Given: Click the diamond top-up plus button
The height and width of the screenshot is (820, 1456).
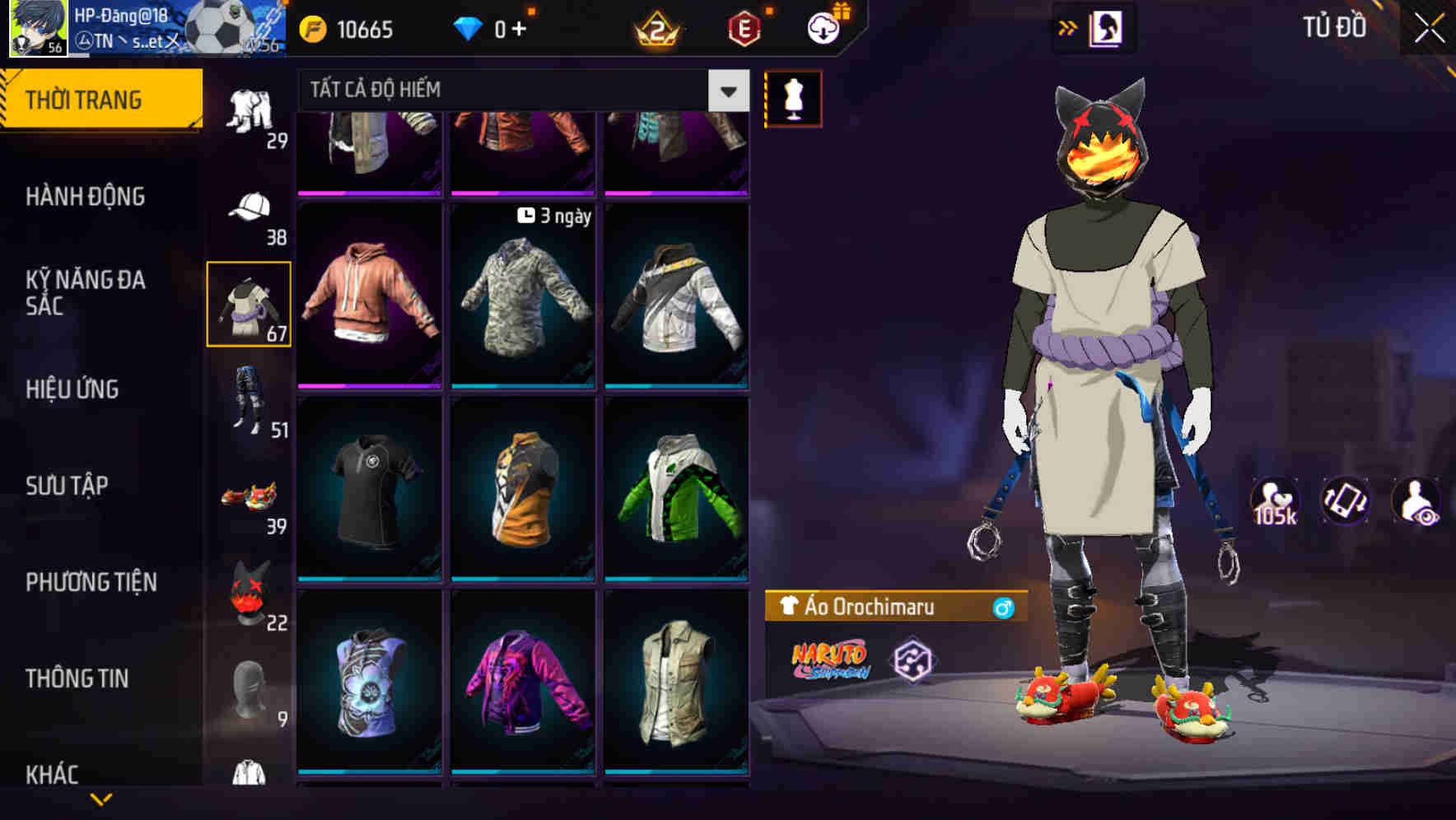Looking at the screenshot, I should 520,28.
